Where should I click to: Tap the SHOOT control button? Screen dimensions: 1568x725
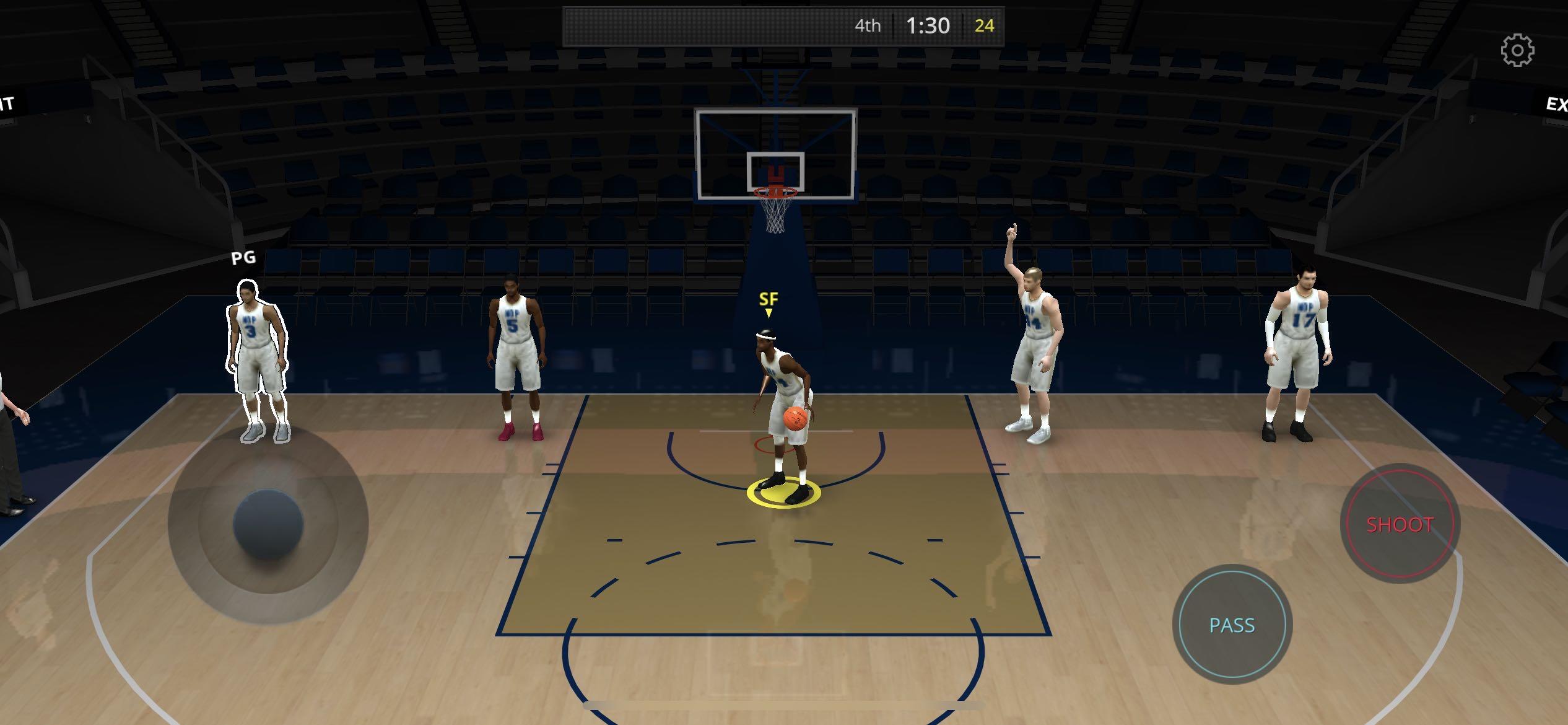click(x=1402, y=524)
